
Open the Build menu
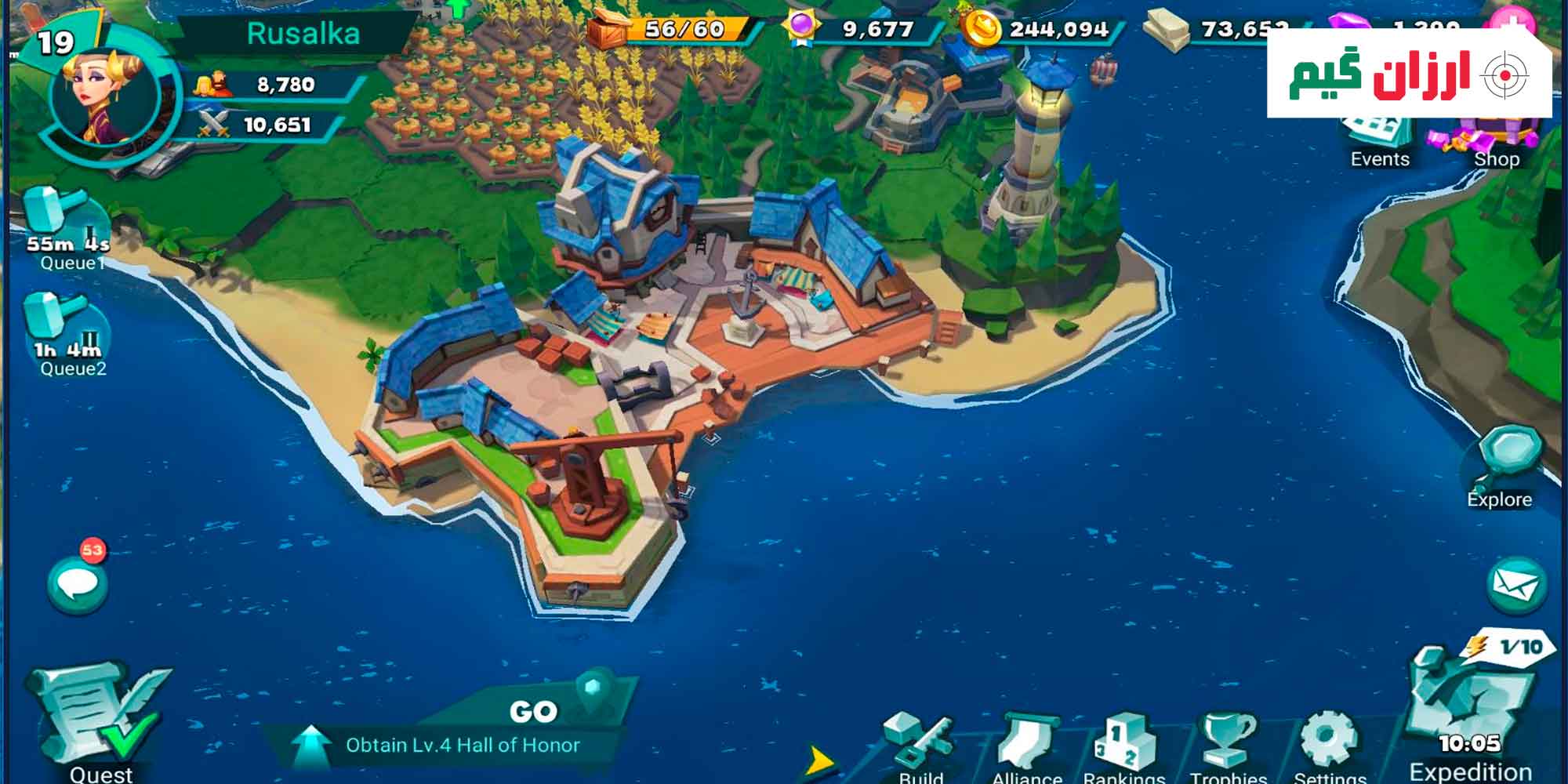[919, 746]
